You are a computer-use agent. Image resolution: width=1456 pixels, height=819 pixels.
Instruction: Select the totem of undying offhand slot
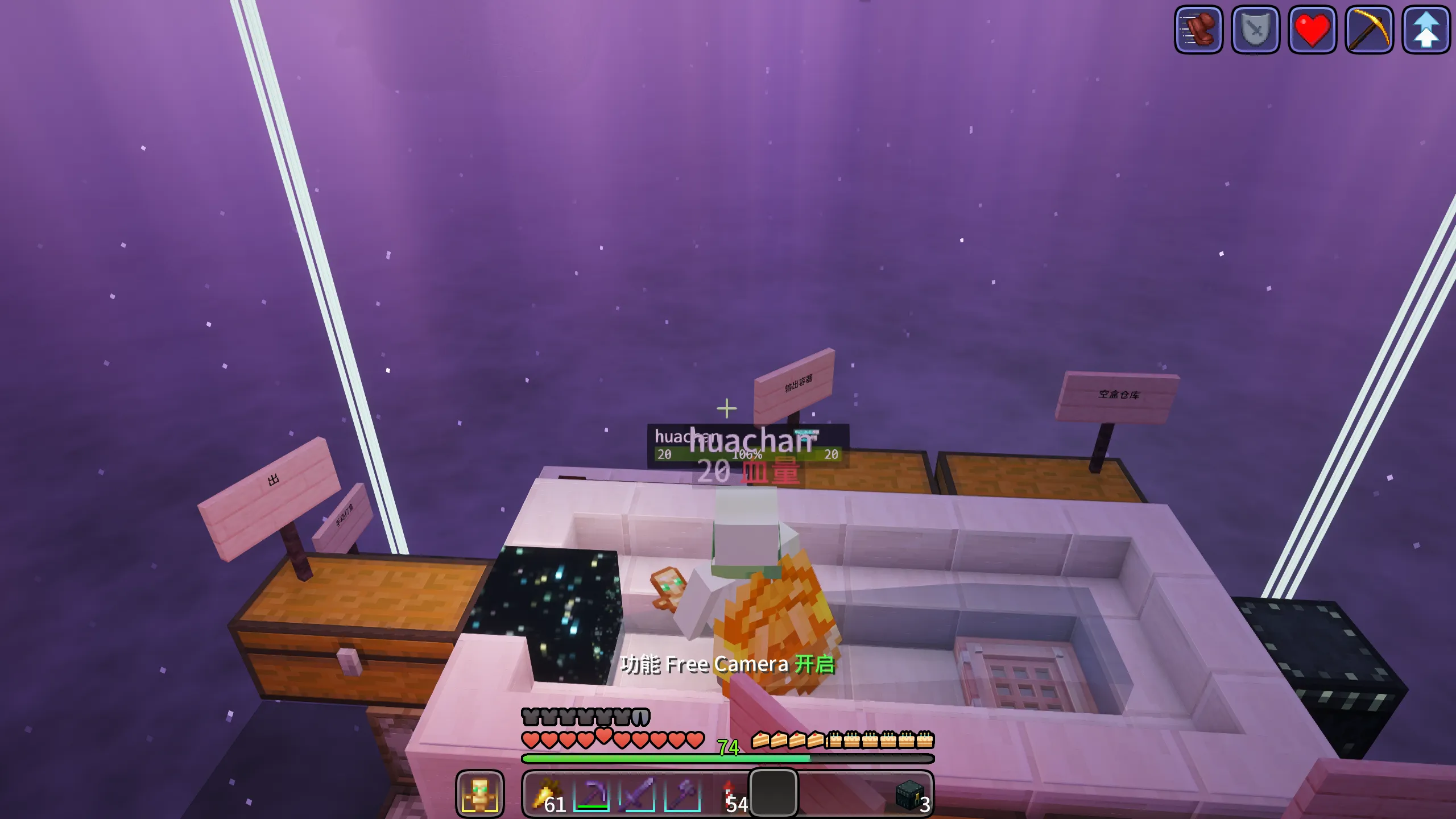click(x=479, y=794)
